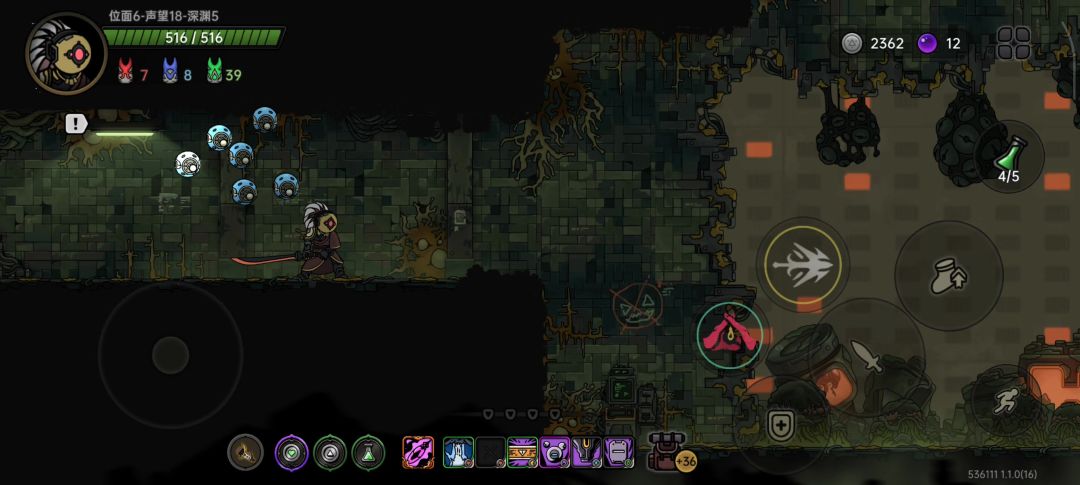Tap the player portrait avatar

pos(65,52)
